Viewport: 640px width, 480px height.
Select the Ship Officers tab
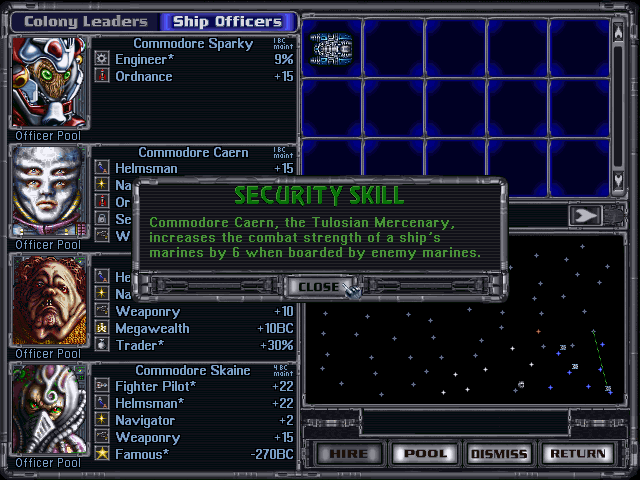pyautogui.click(x=228, y=21)
